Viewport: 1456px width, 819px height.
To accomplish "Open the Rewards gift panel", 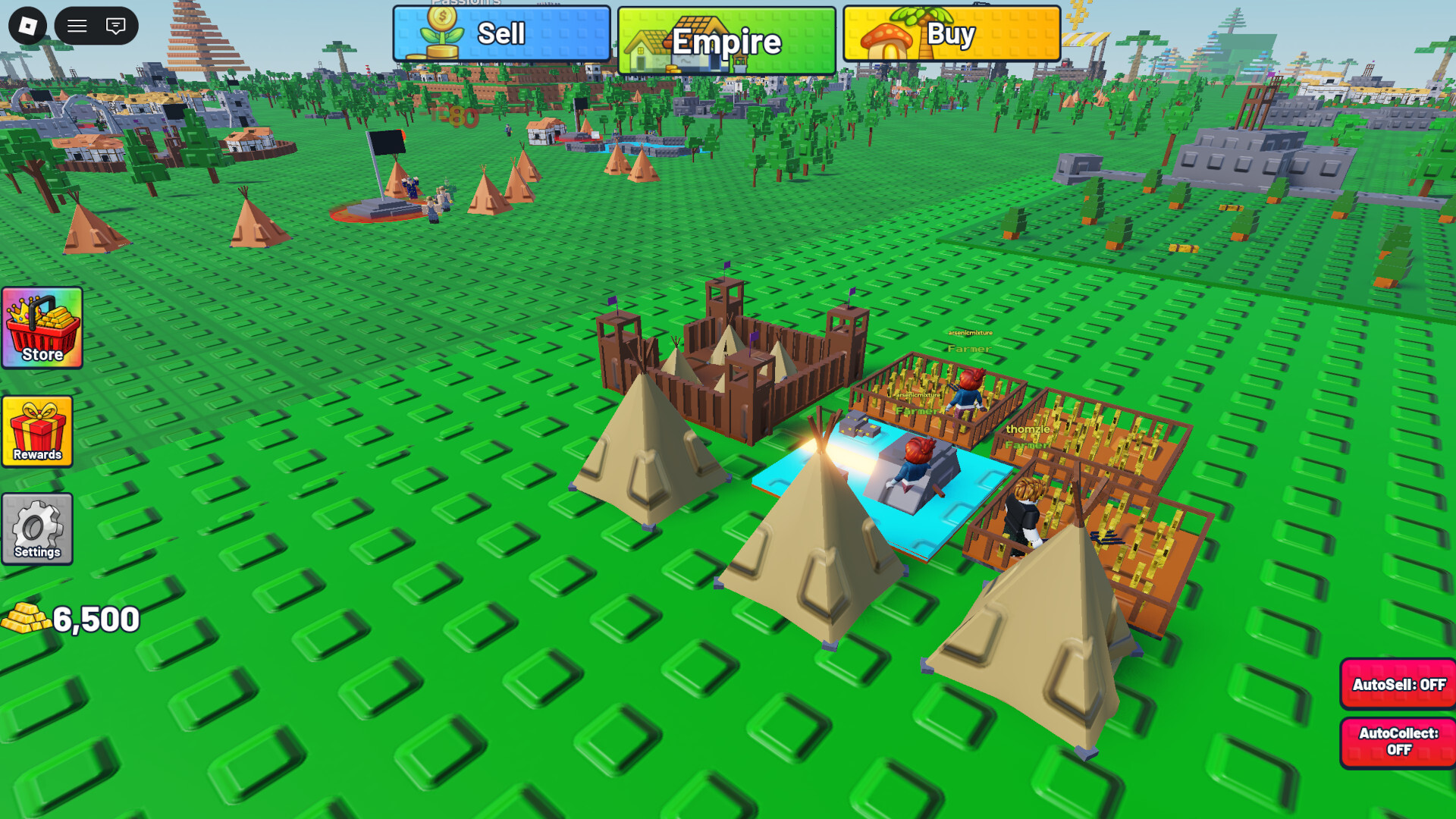I will 37,432.
